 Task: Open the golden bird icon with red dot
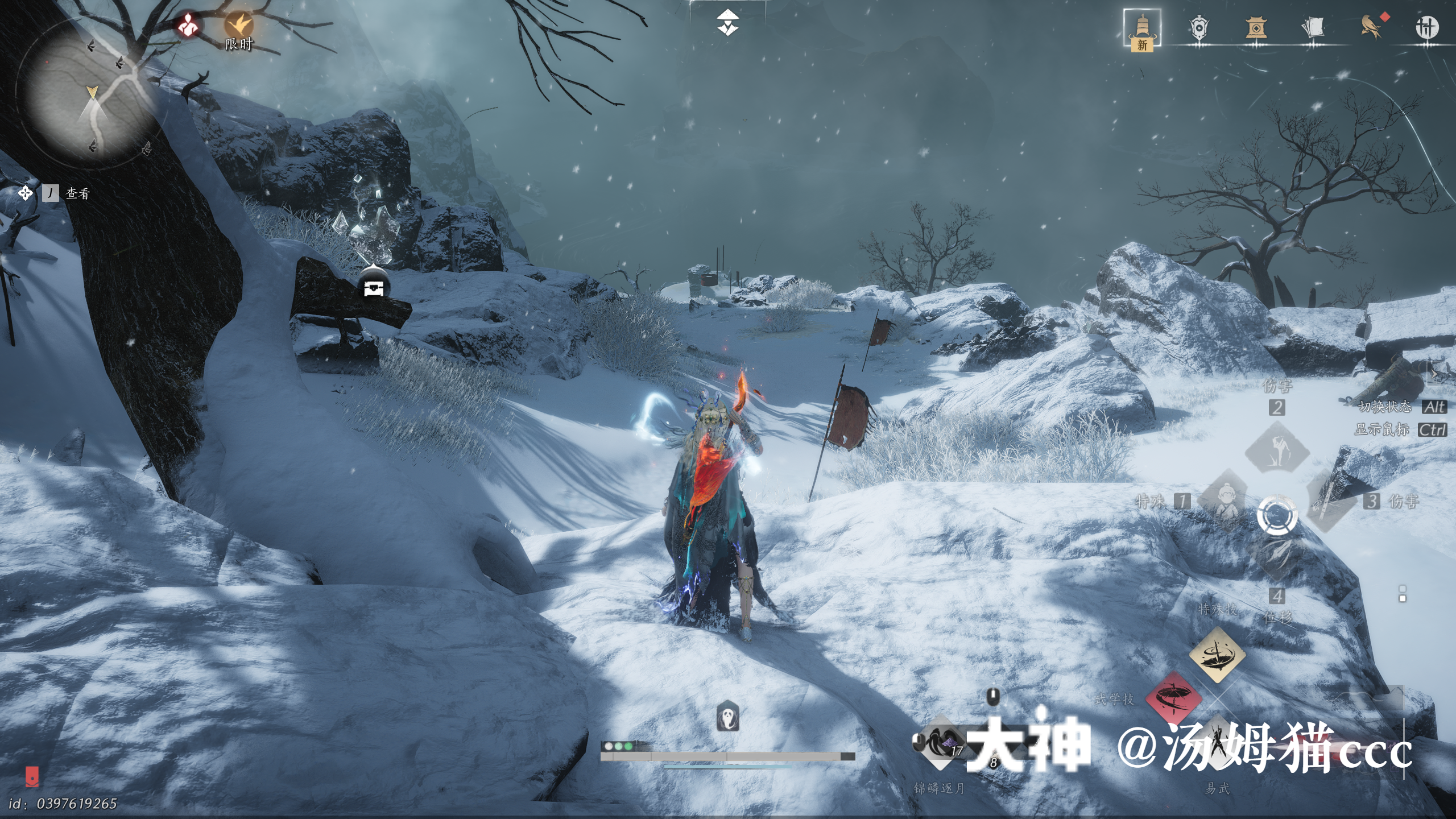1370,27
